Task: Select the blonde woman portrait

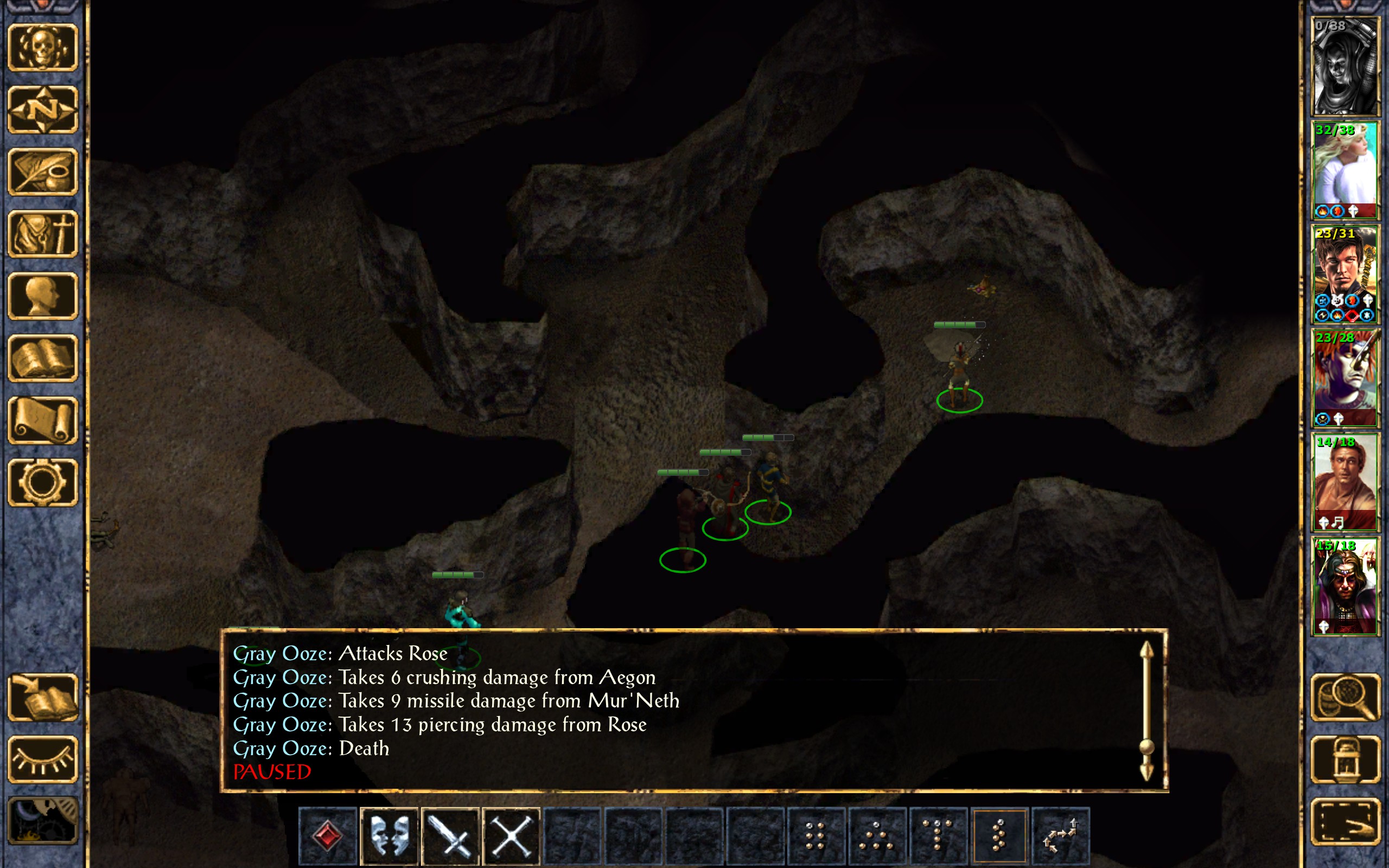Action: pyautogui.click(x=1345, y=170)
